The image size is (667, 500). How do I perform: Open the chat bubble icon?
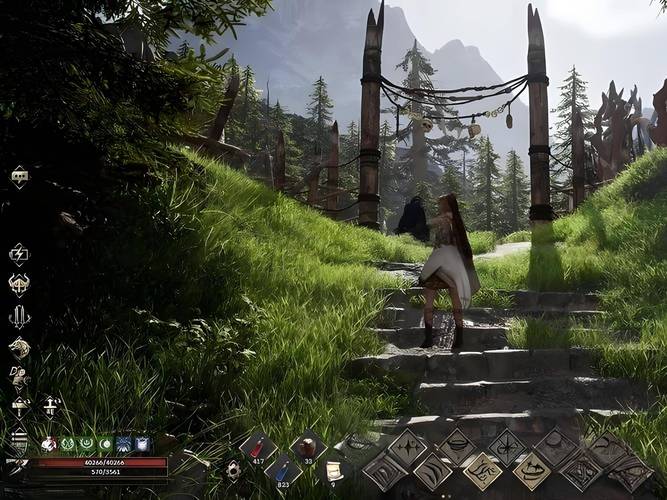click(19, 177)
